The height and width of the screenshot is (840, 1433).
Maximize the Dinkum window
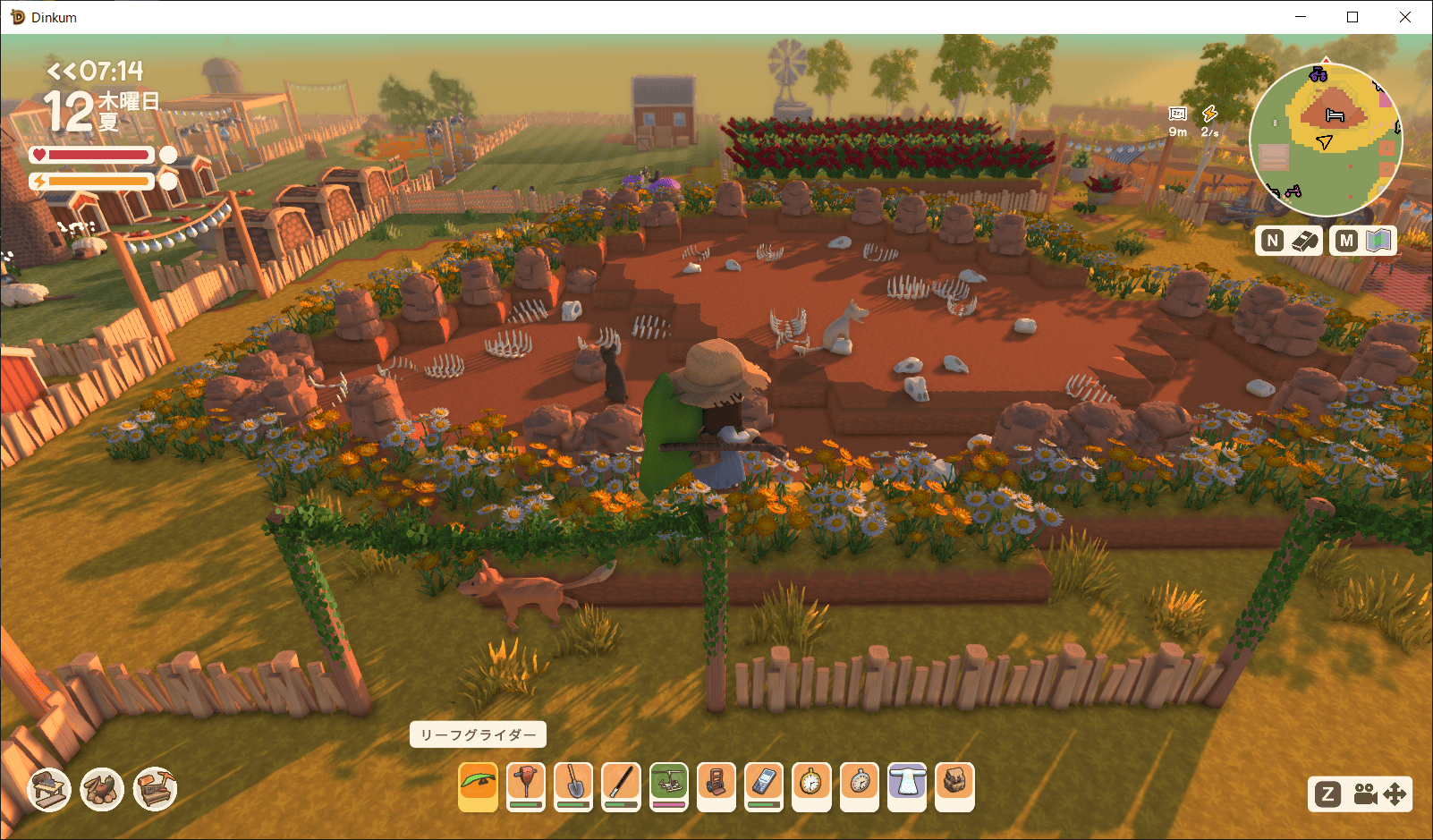tap(1352, 17)
